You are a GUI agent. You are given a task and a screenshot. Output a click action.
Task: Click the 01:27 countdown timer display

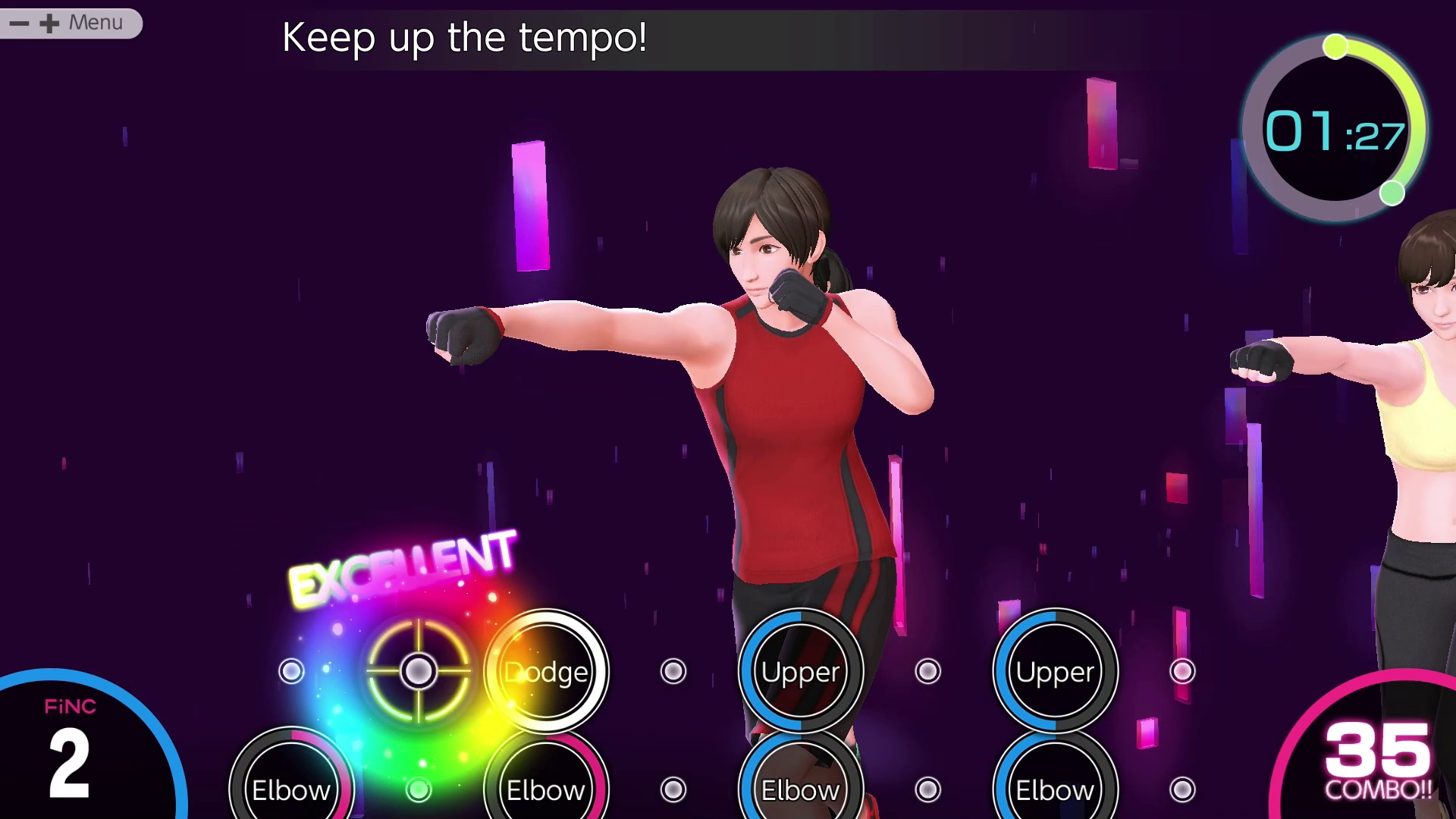pyautogui.click(x=1335, y=130)
